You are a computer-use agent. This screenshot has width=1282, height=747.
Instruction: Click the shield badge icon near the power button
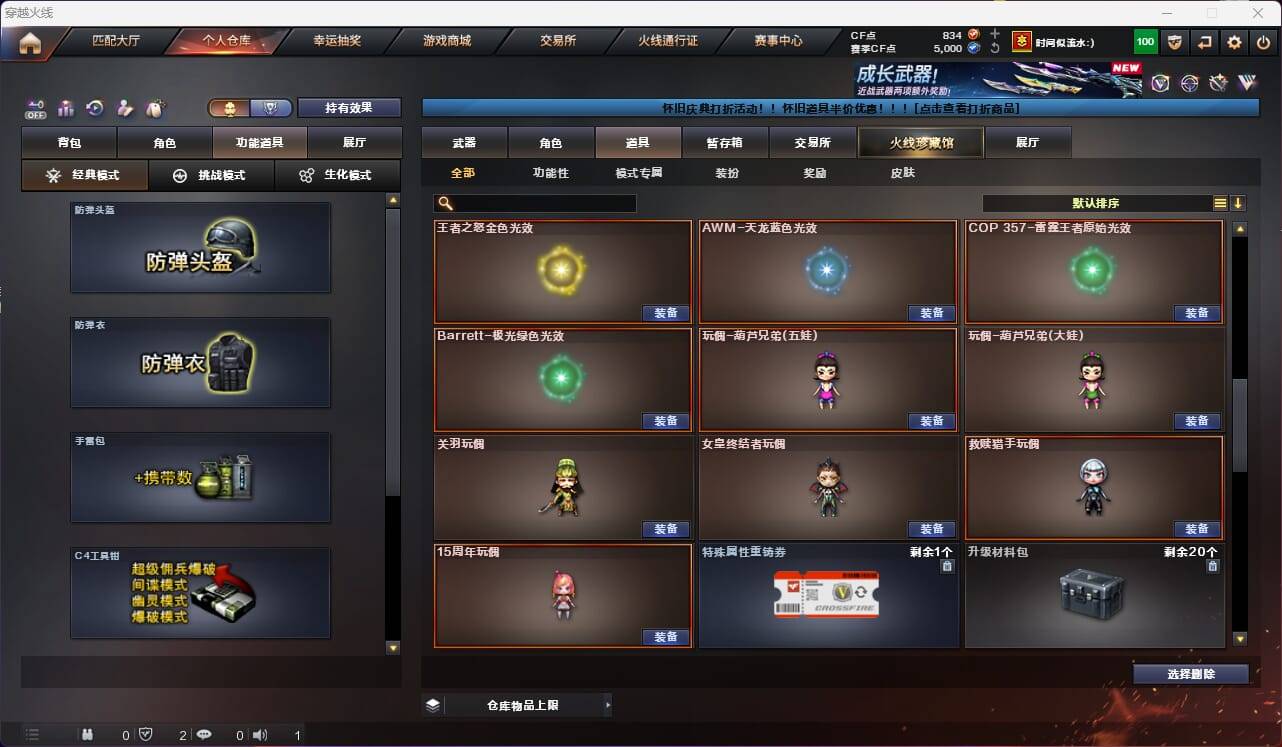pos(1175,42)
